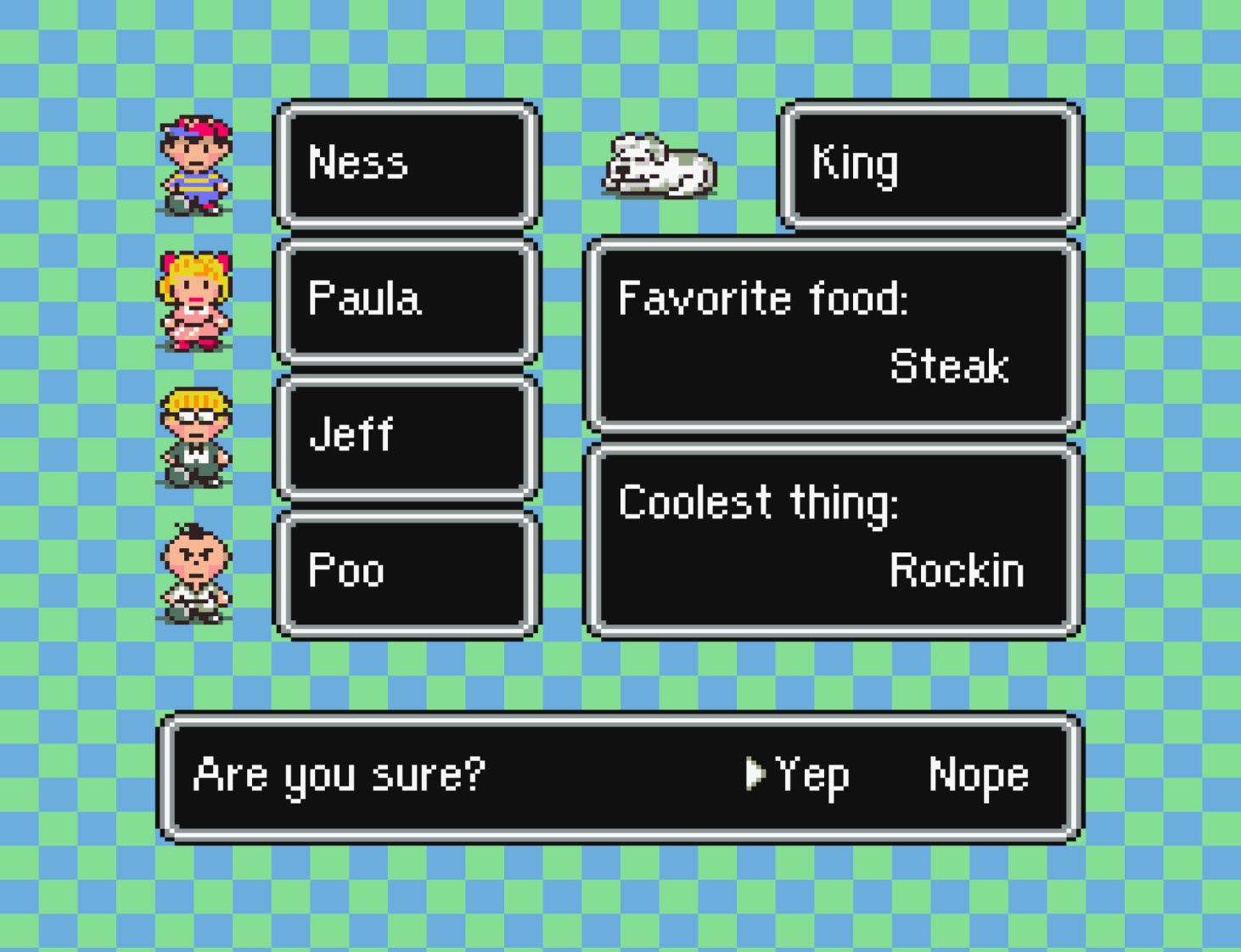The height and width of the screenshot is (952, 1241).
Task: Click the word Rockin
Action: [x=956, y=570]
